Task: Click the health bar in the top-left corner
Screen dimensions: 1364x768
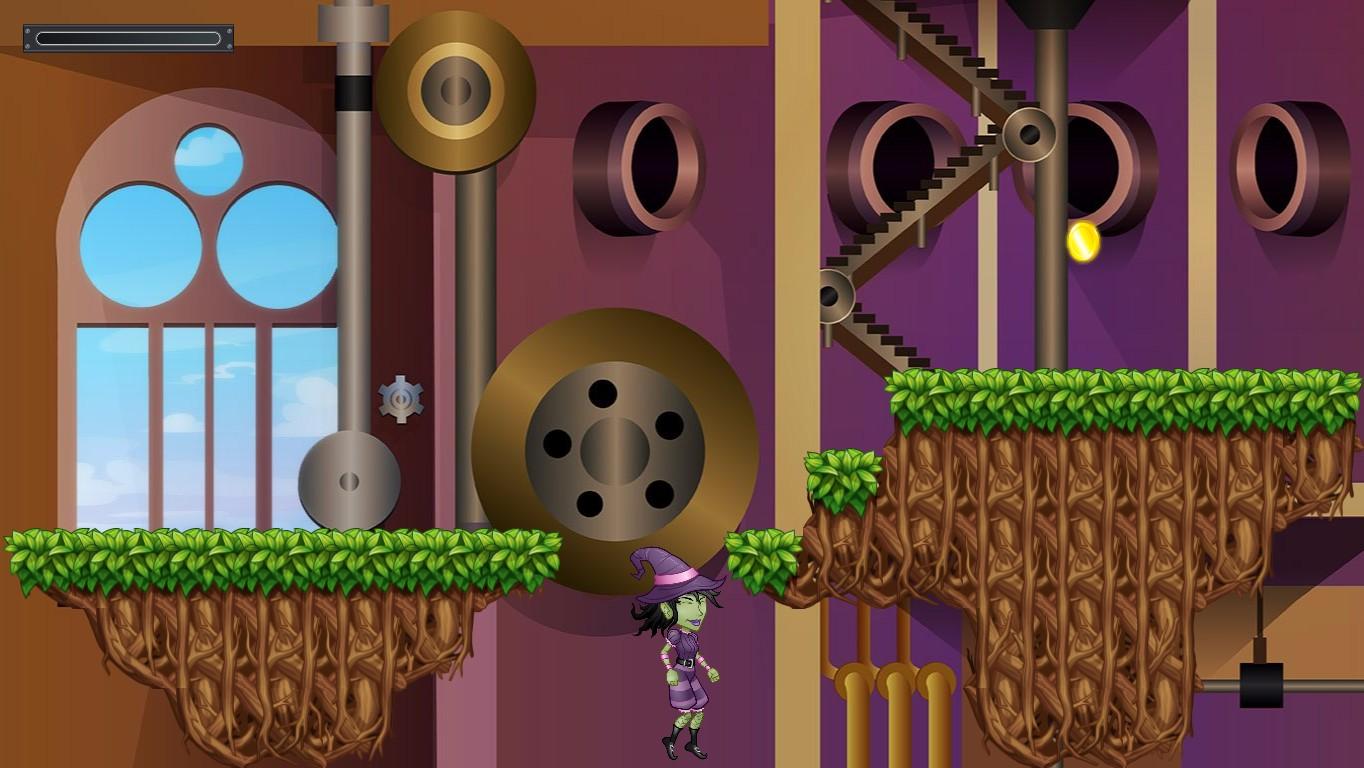Action: click(x=127, y=35)
